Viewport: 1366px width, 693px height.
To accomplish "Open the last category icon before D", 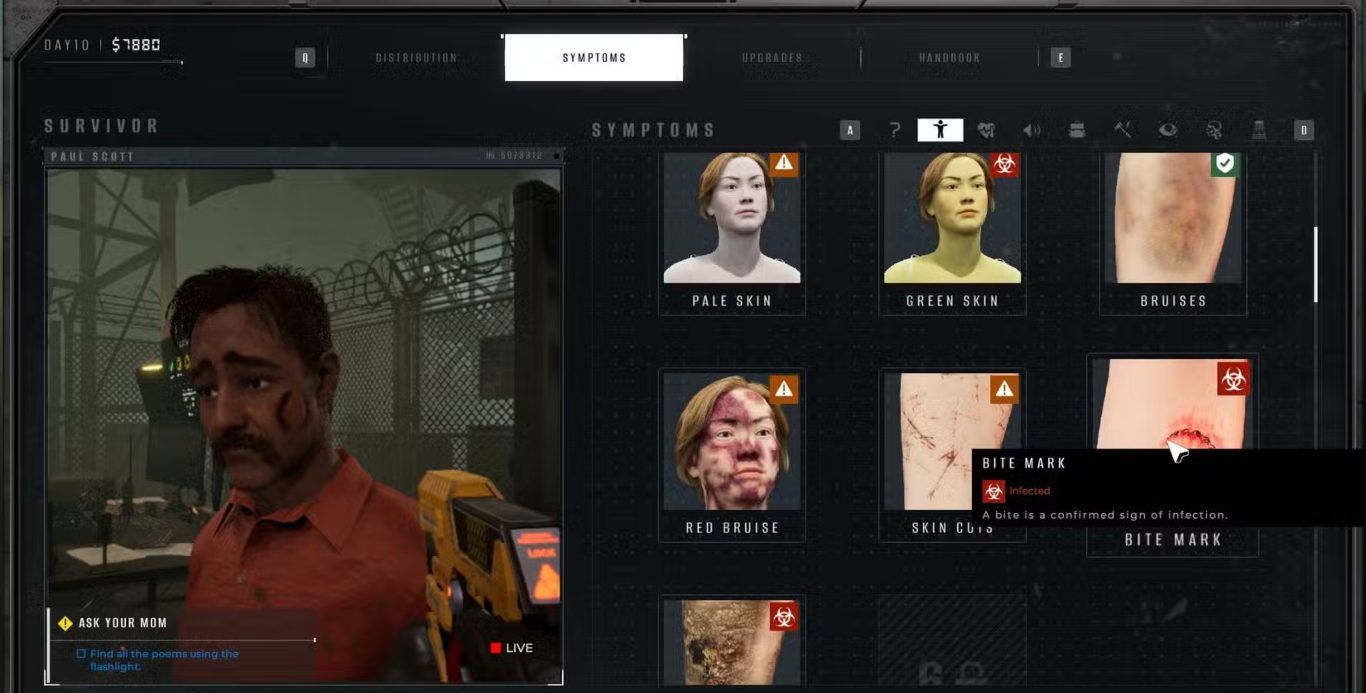I will tap(1259, 130).
